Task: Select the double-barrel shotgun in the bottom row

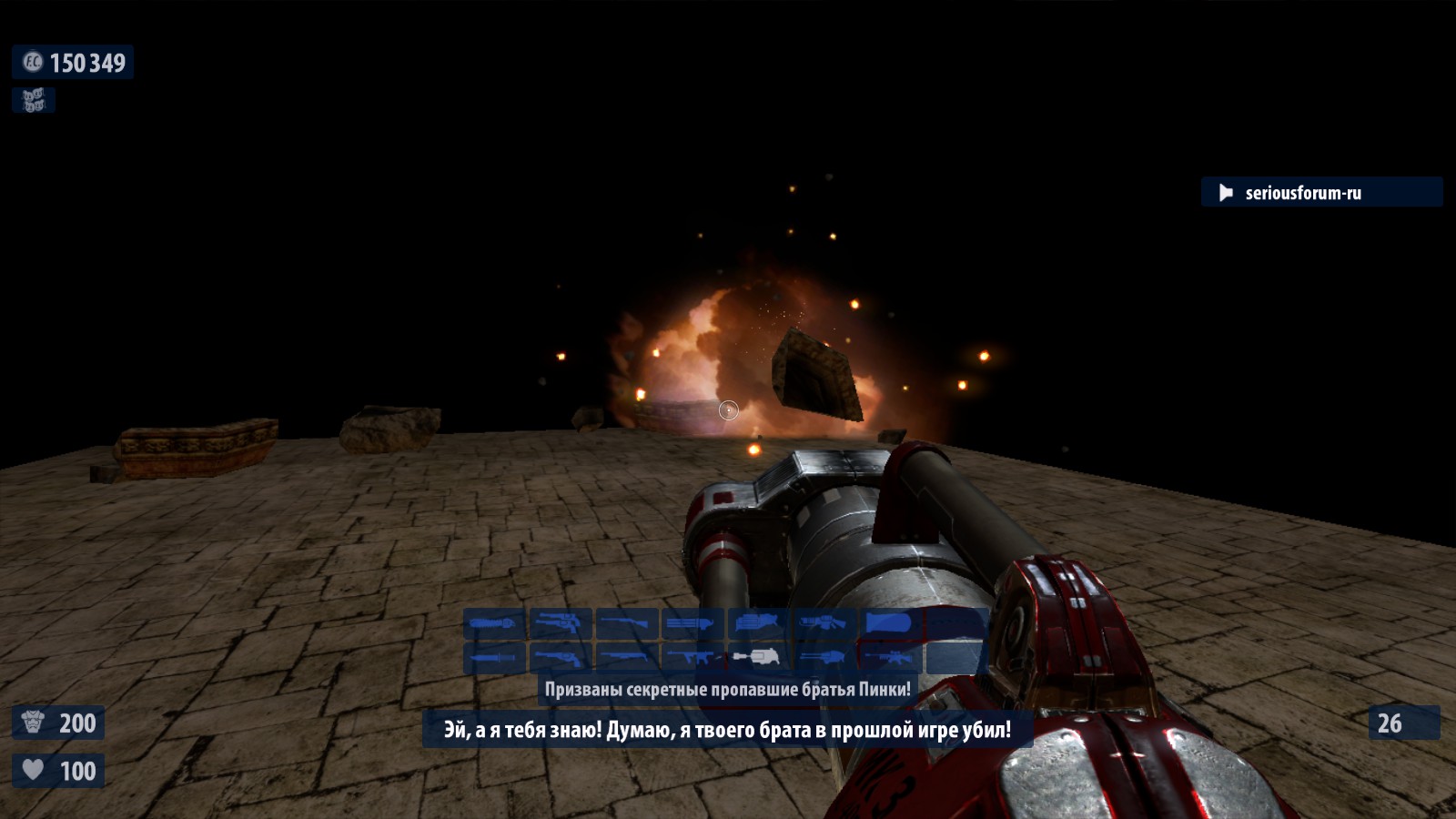Action: [x=627, y=657]
